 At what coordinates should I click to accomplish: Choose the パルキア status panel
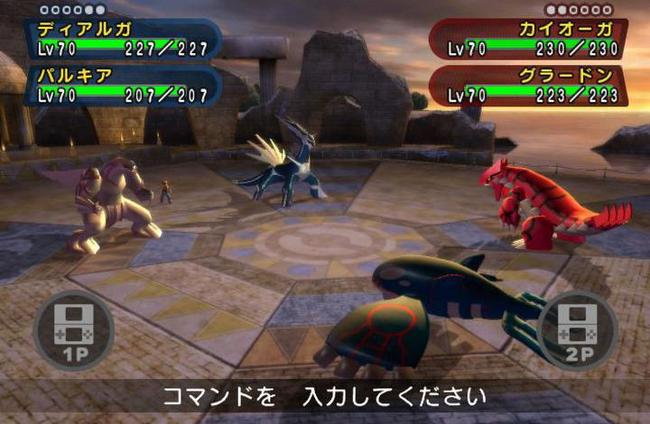pyautogui.click(x=124, y=87)
